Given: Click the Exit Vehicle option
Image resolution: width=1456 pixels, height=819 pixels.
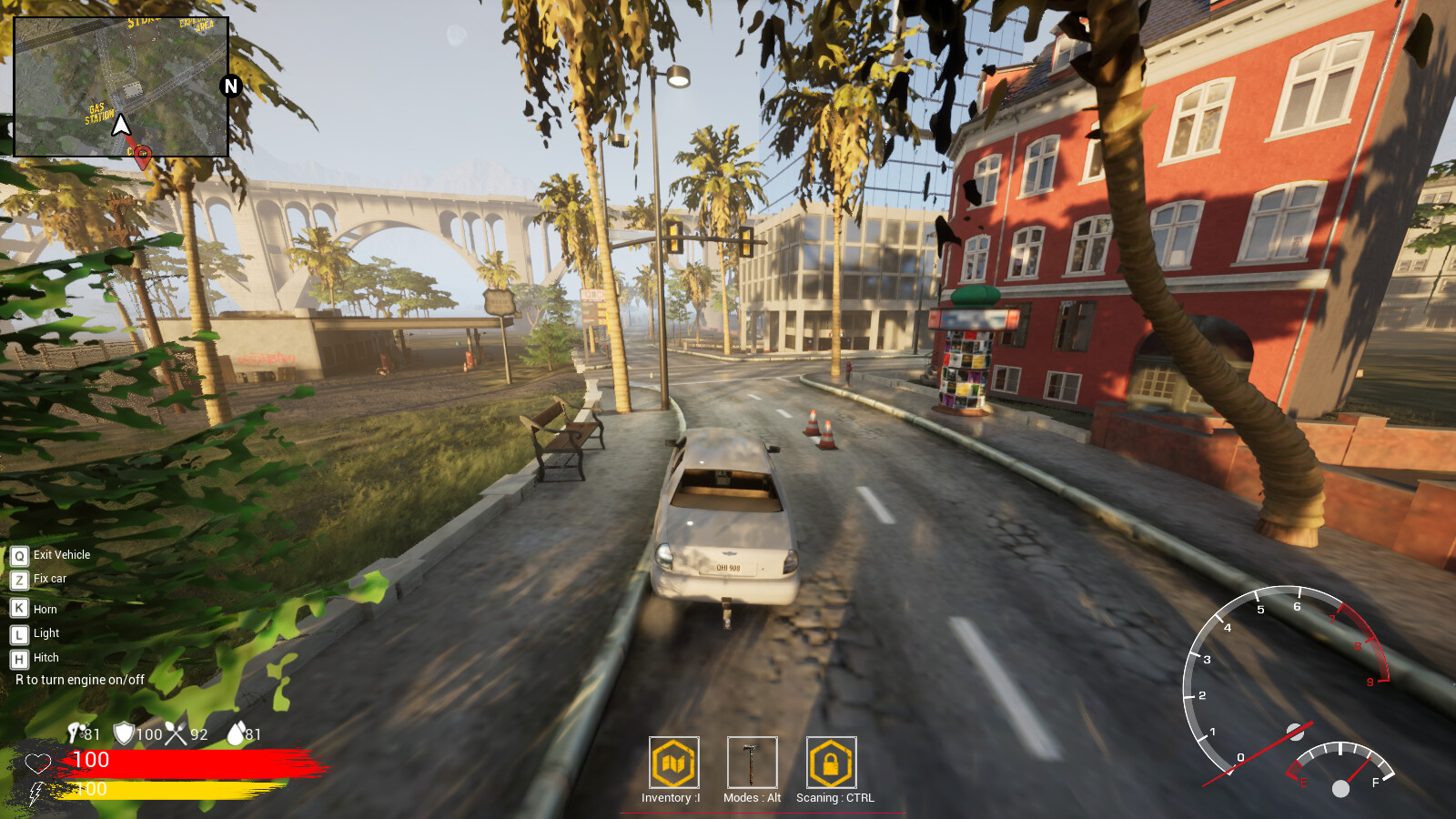Looking at the screenshot, I should click(x=50, y=555).
